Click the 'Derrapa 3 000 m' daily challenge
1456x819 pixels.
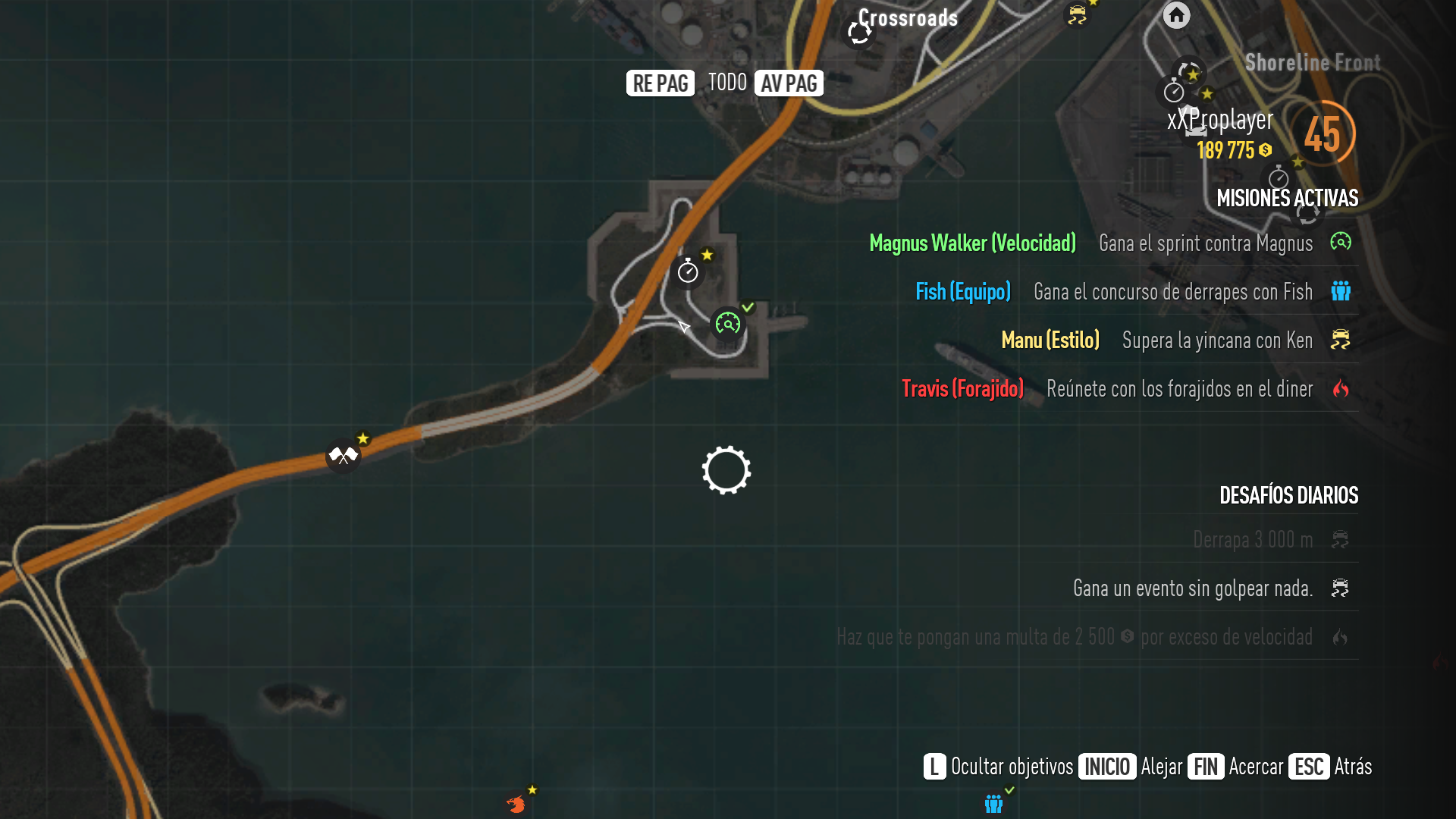click(x=1252, y=539)
